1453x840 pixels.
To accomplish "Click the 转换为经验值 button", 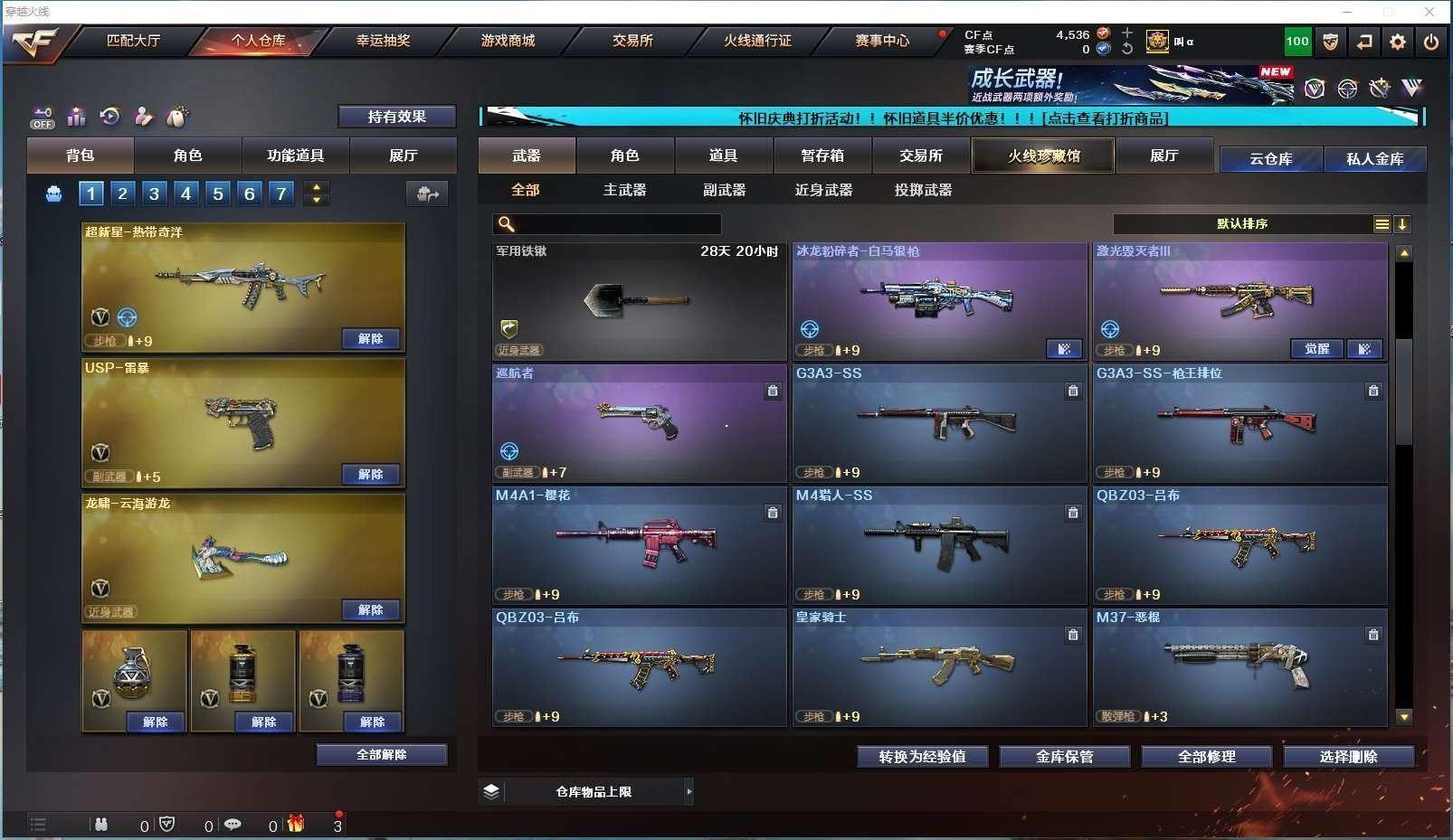I will point(922,757).
